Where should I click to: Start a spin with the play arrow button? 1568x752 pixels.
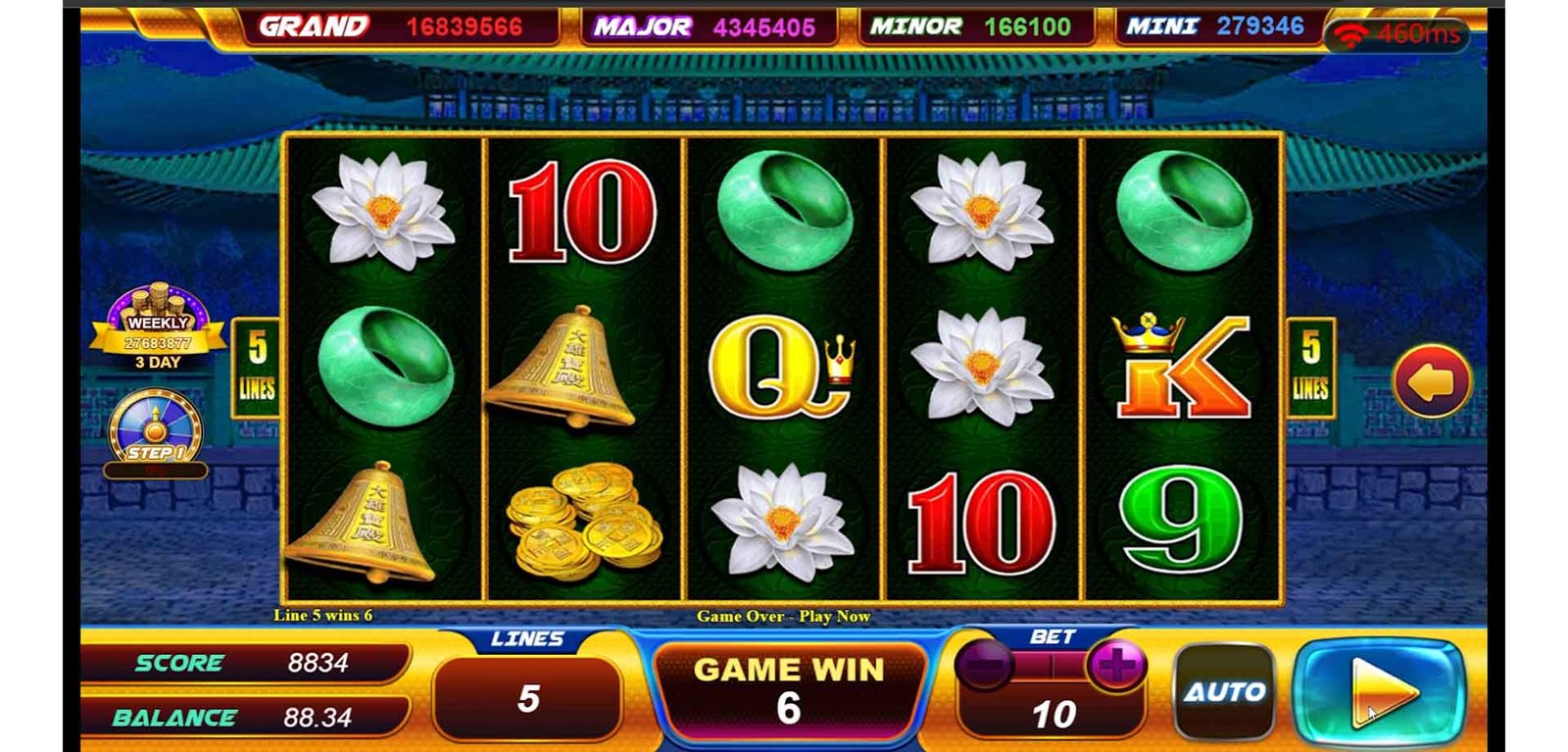[x=1380, y=692]
